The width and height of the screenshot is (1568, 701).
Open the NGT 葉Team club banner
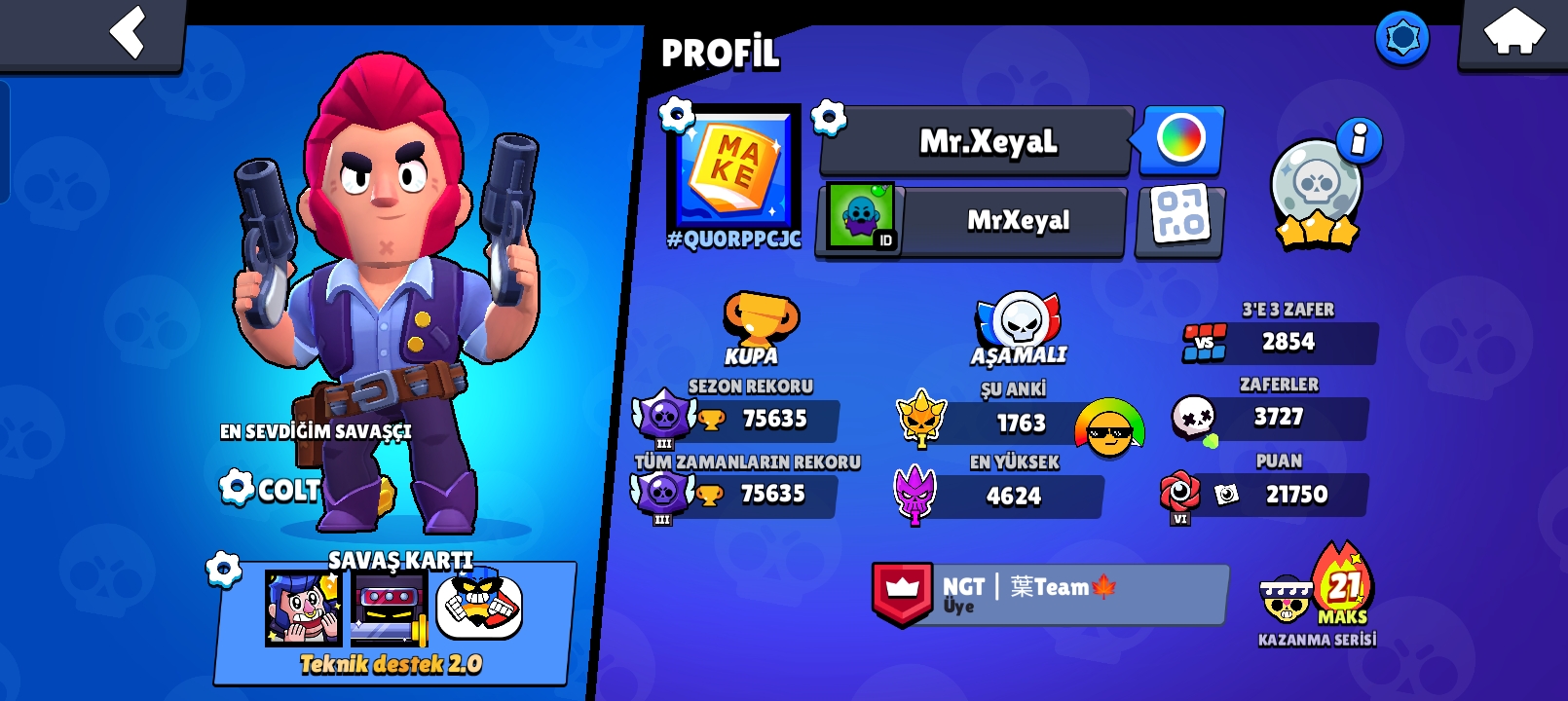pyautogui.click(x=1047, y=594)
